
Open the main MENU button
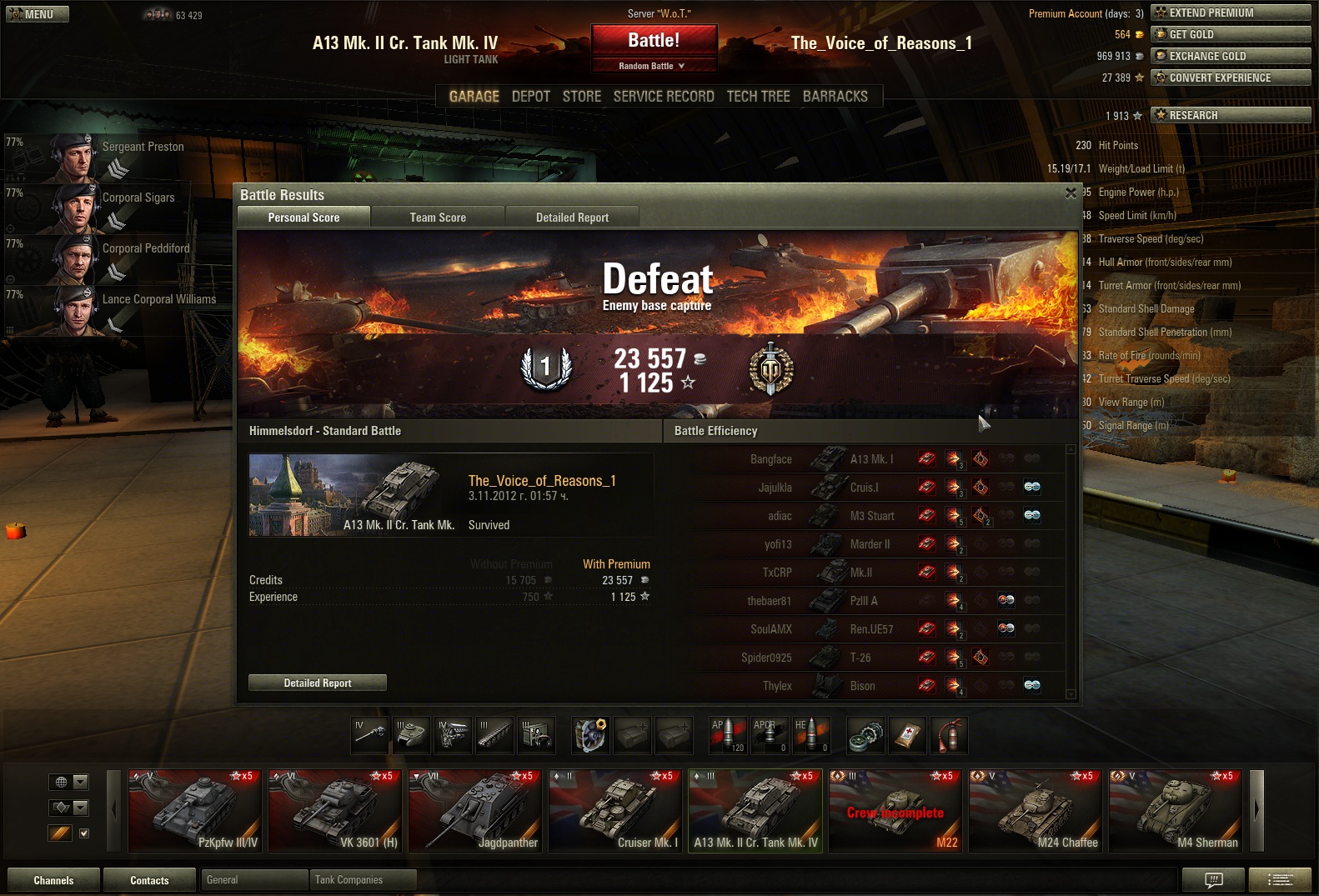tap(38, 14)
